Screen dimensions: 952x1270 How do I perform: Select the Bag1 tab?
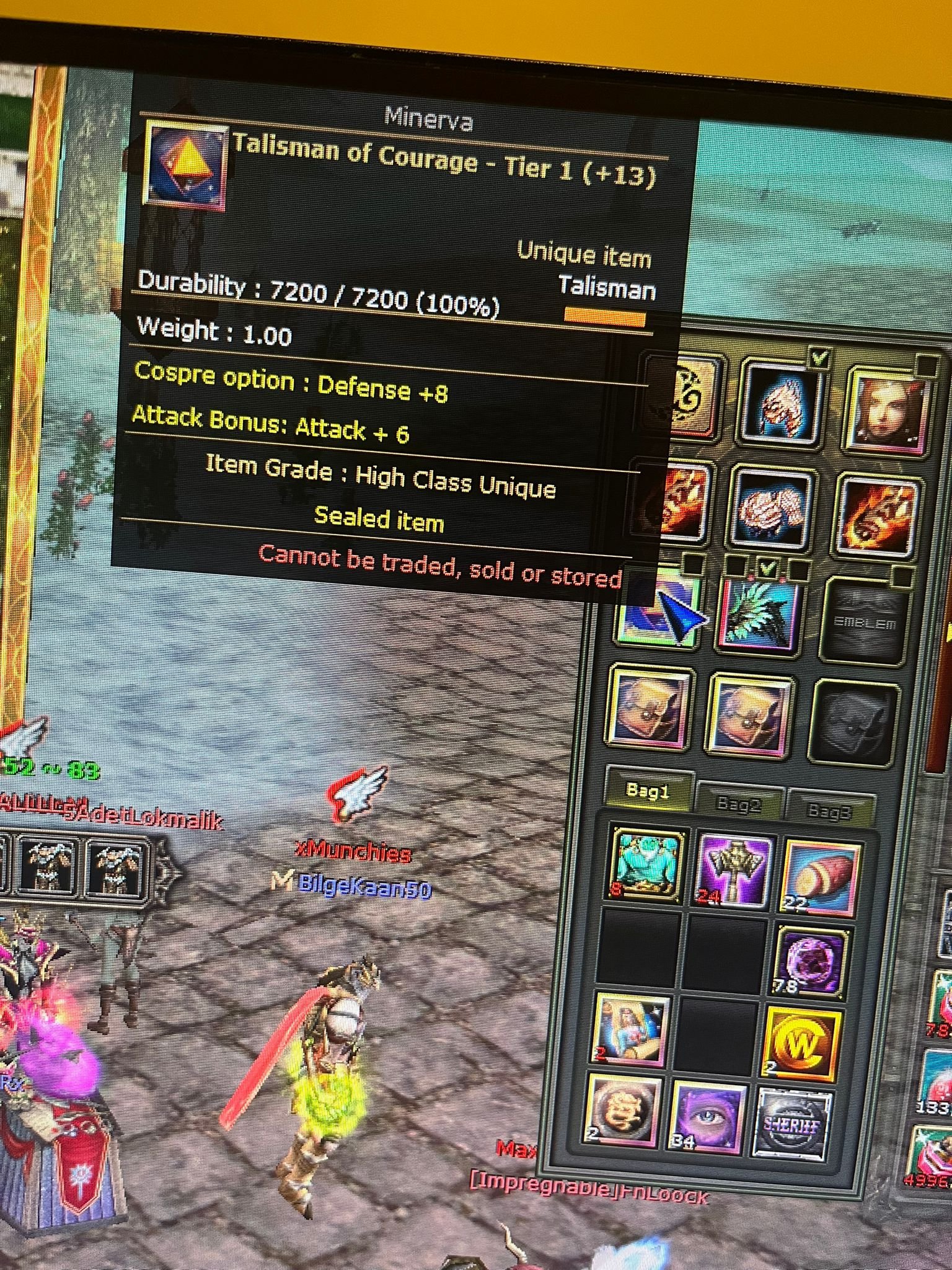pyautogui.click(x=647, y=793)
